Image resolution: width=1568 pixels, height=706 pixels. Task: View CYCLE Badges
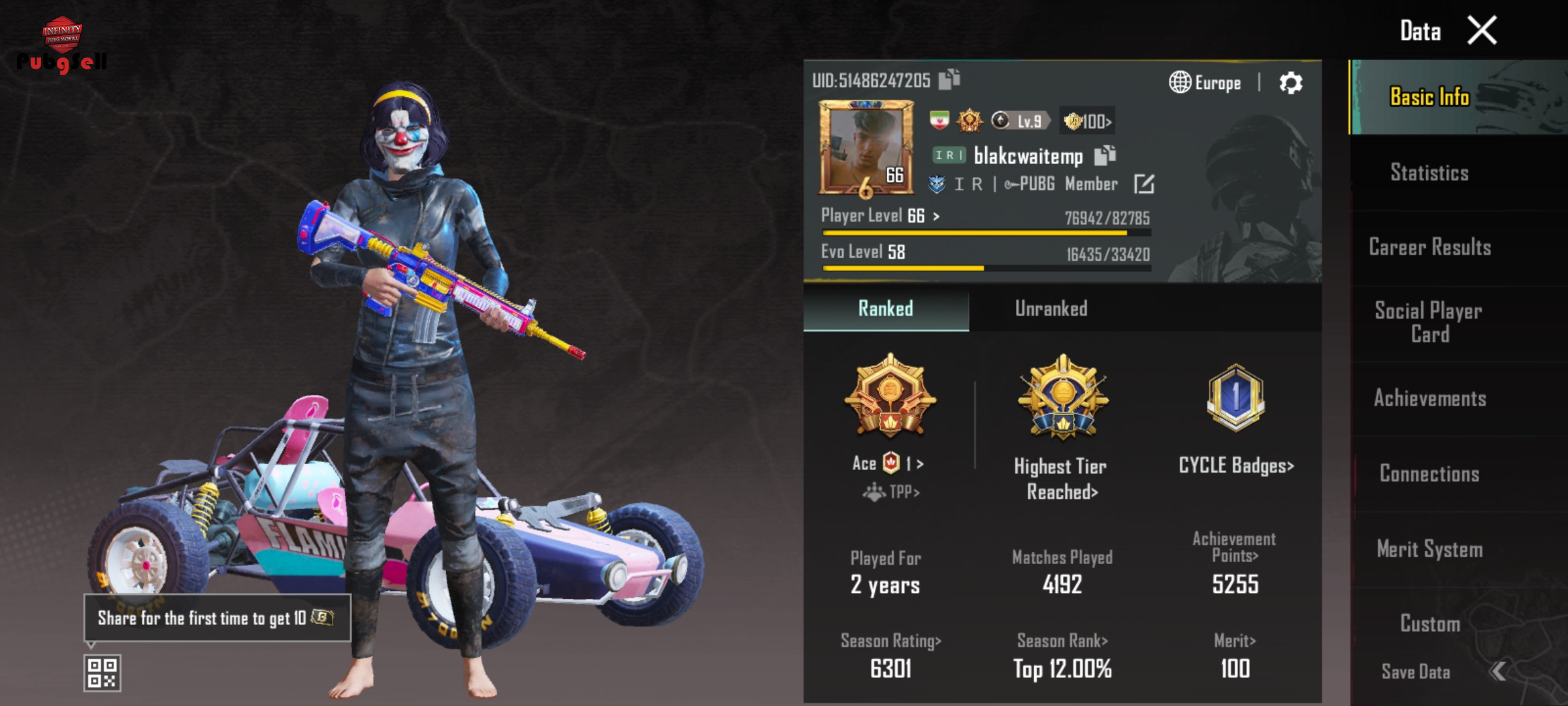click(1235, 465)
